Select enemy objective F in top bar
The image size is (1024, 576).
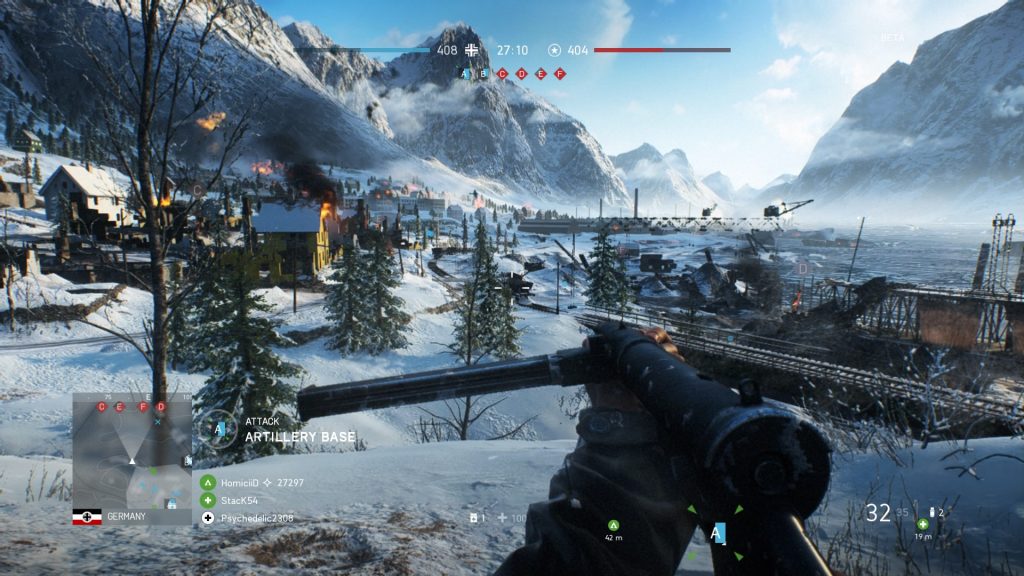pyautogui.click(x=560, y=73)
